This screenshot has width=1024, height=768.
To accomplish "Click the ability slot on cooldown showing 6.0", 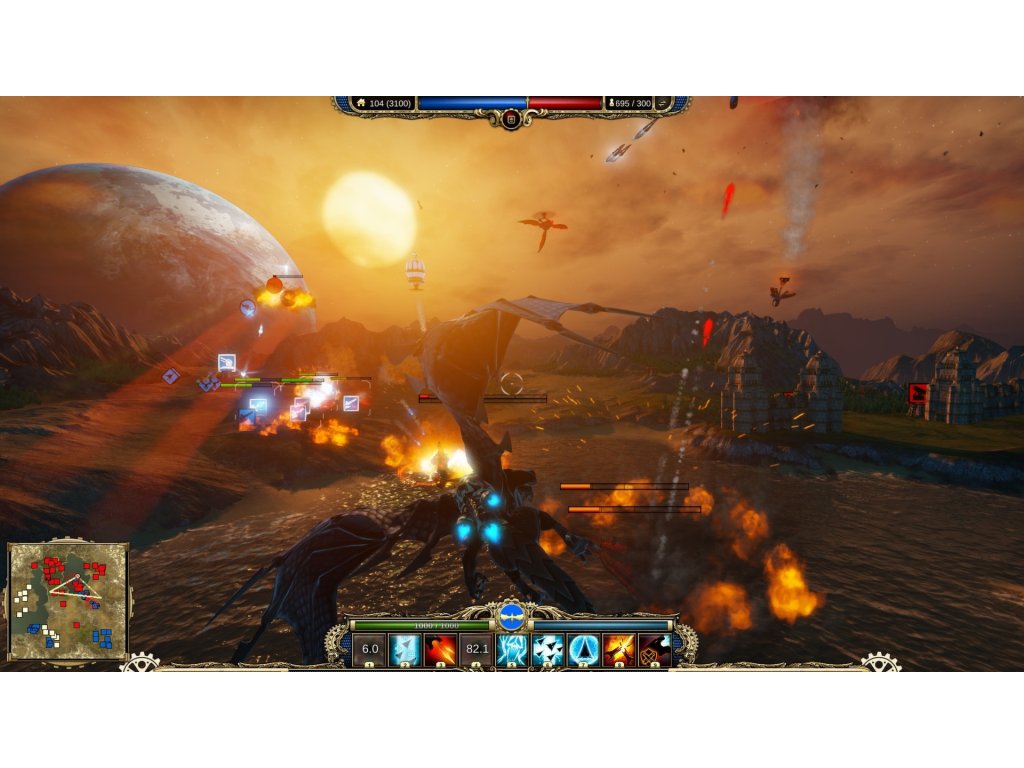I will click(370, 649).
